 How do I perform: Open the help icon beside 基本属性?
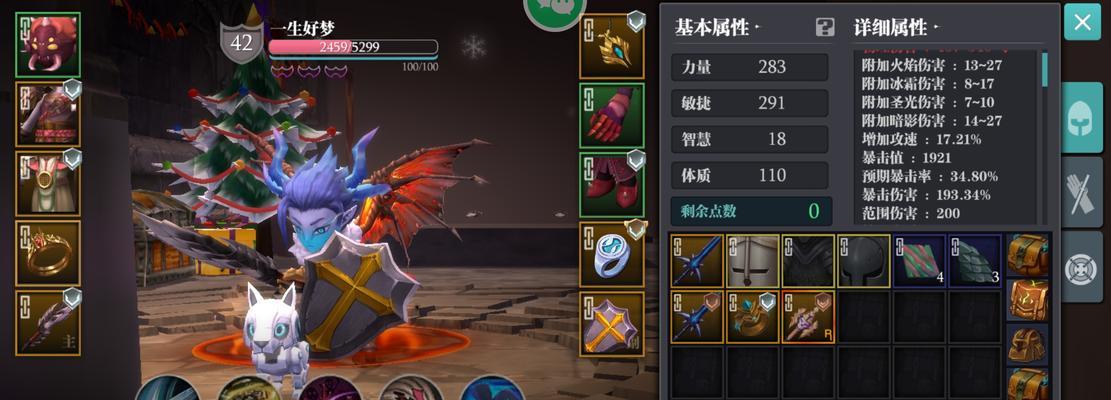click(x=825, y=27)
